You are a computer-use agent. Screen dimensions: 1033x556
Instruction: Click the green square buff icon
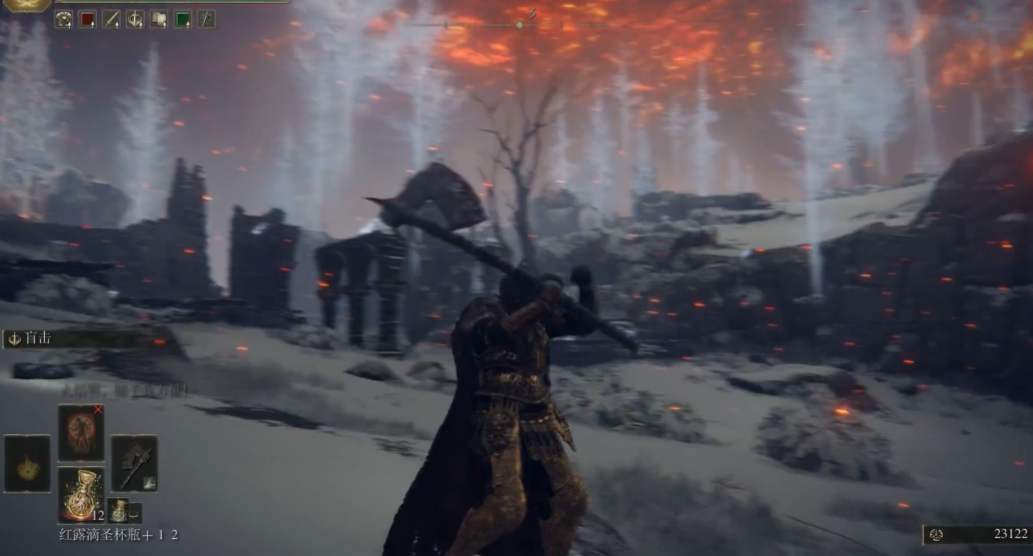[183, 19]
